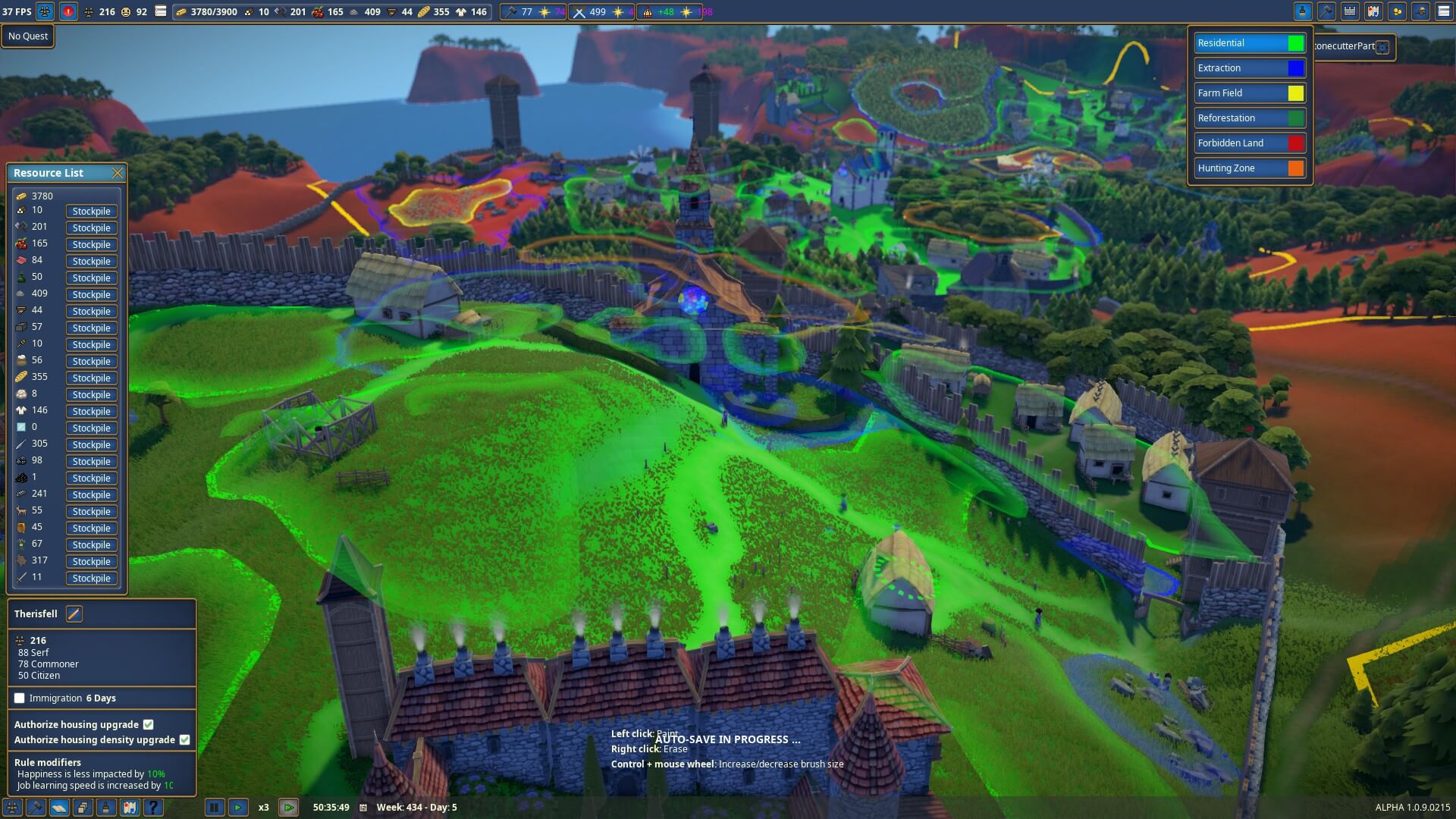Image resolution: width=1456 pixels, height=819 pixels.
Task: Activate the fast-forward speed button
Action: (x=288, y=808)
